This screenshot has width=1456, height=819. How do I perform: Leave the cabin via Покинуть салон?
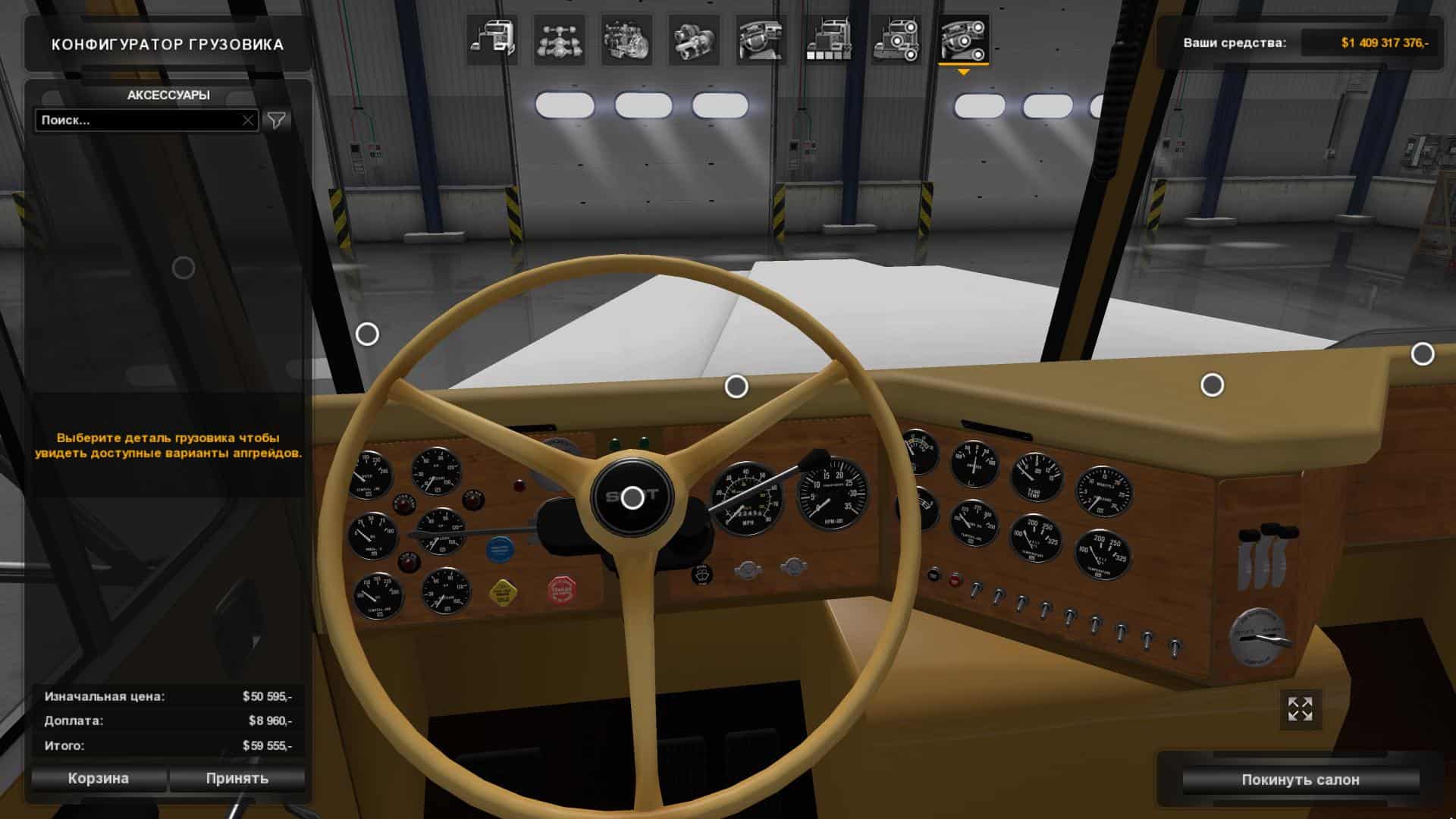[x=1300, y=780]
